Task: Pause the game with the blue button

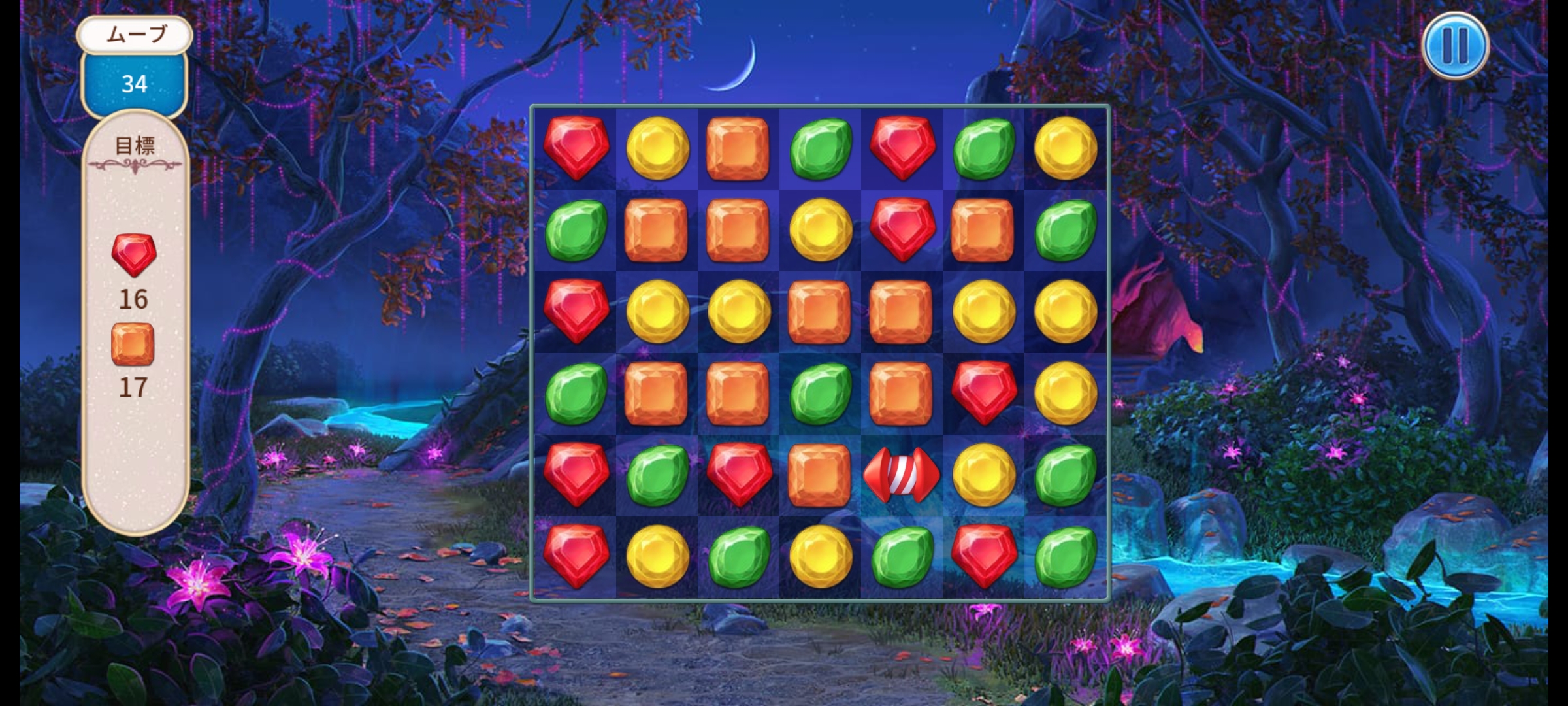Action: [x=1455, y=46]
